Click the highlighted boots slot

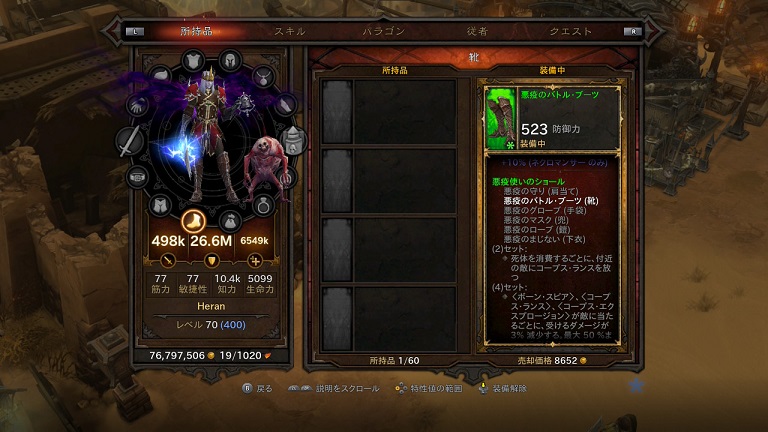195,219
